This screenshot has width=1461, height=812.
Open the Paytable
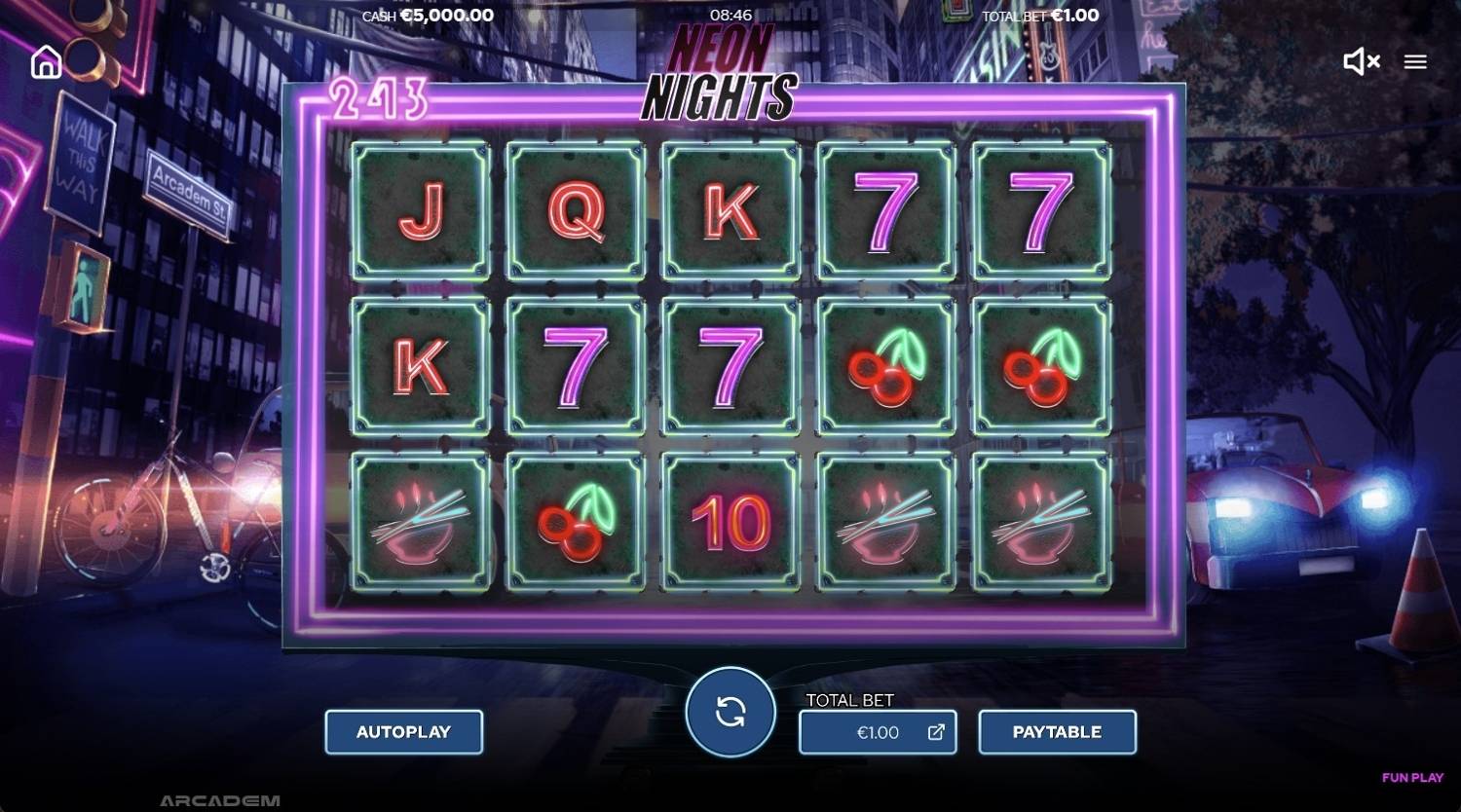tap(1057, 732)
